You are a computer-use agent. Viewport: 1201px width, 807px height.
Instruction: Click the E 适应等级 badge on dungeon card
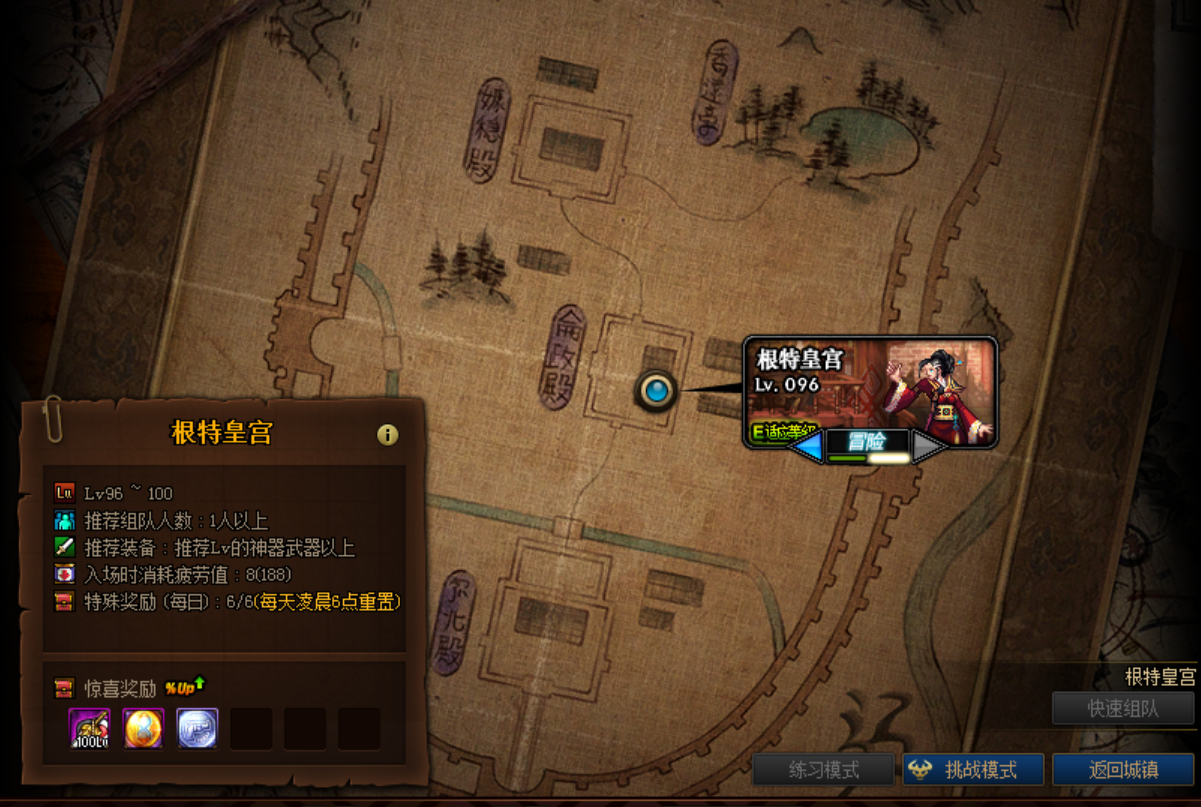770,433
